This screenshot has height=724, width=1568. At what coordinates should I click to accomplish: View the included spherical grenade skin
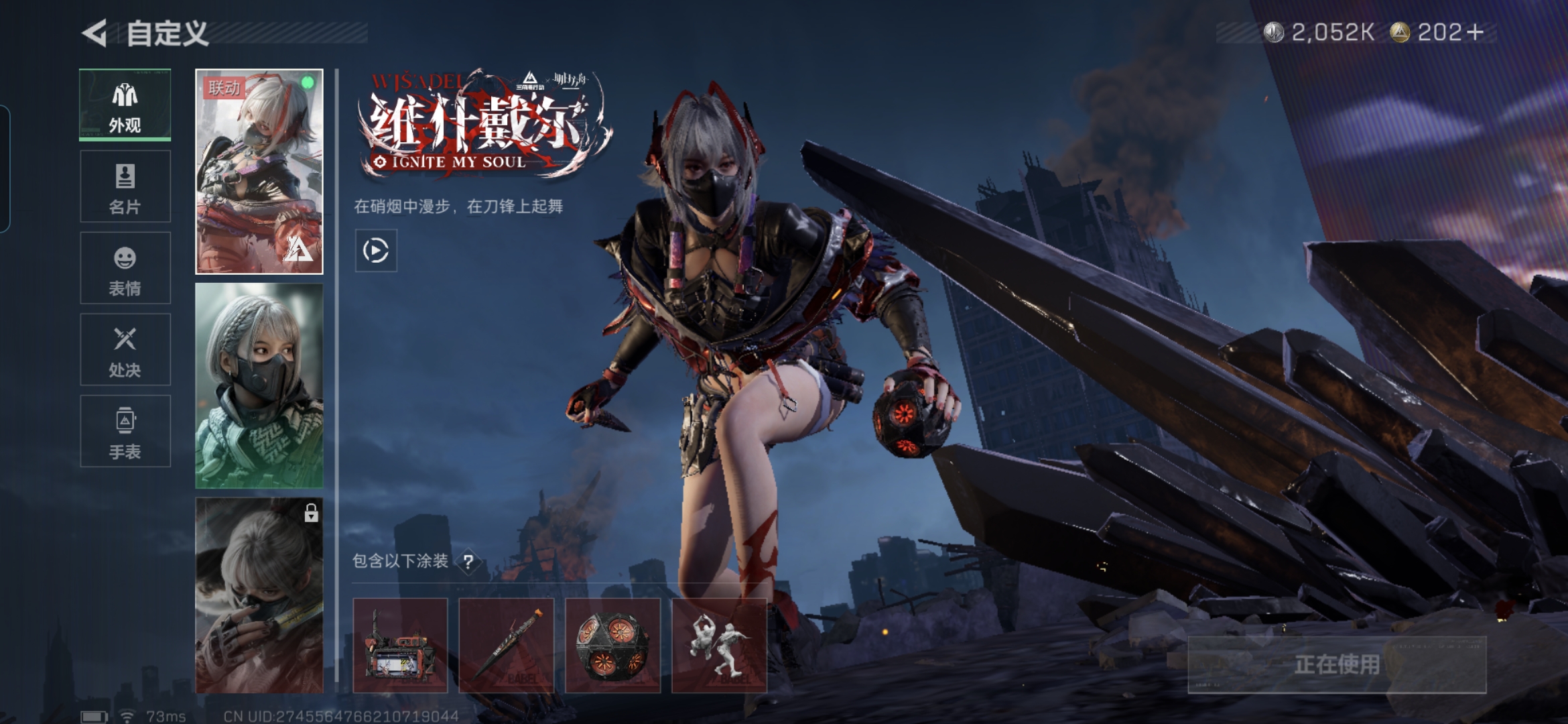click(612, 645)
